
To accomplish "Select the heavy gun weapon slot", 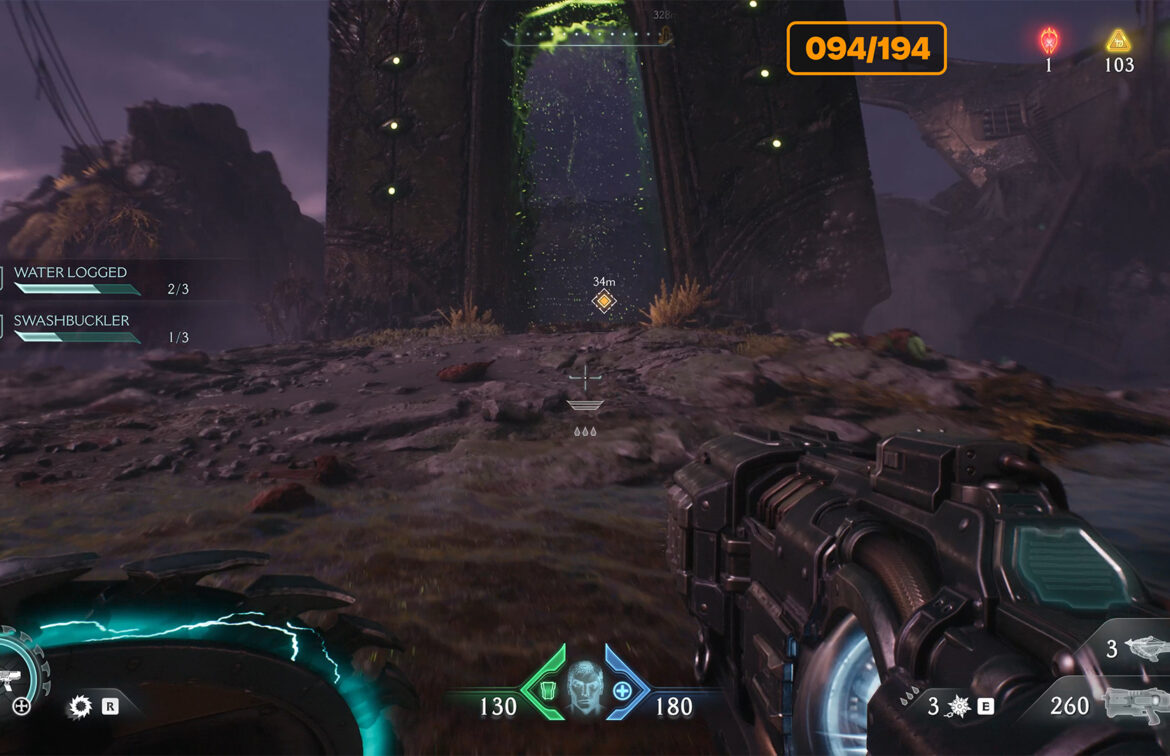I will pyautogui.click(x=1135, y=705).
